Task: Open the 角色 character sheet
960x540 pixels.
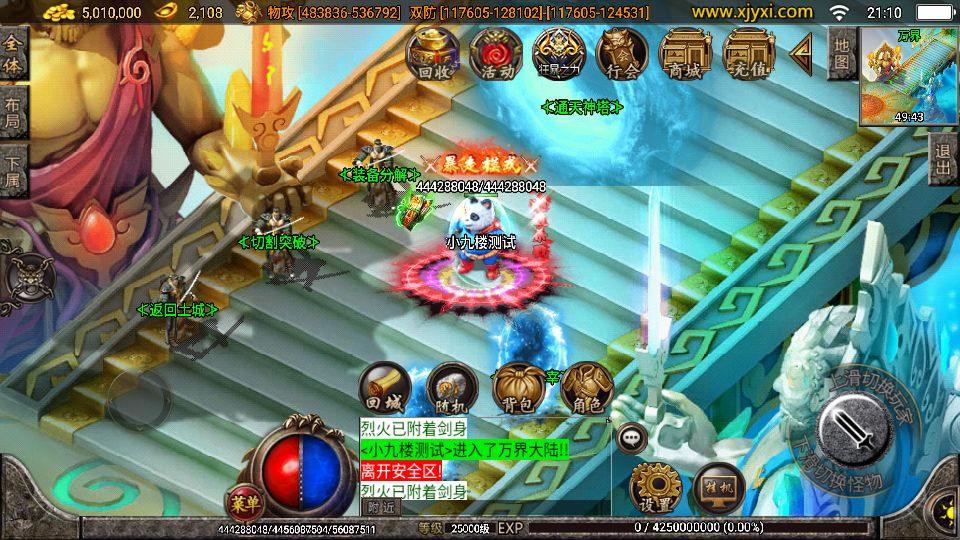Action: pyautogui.click(x=585, y=389)
